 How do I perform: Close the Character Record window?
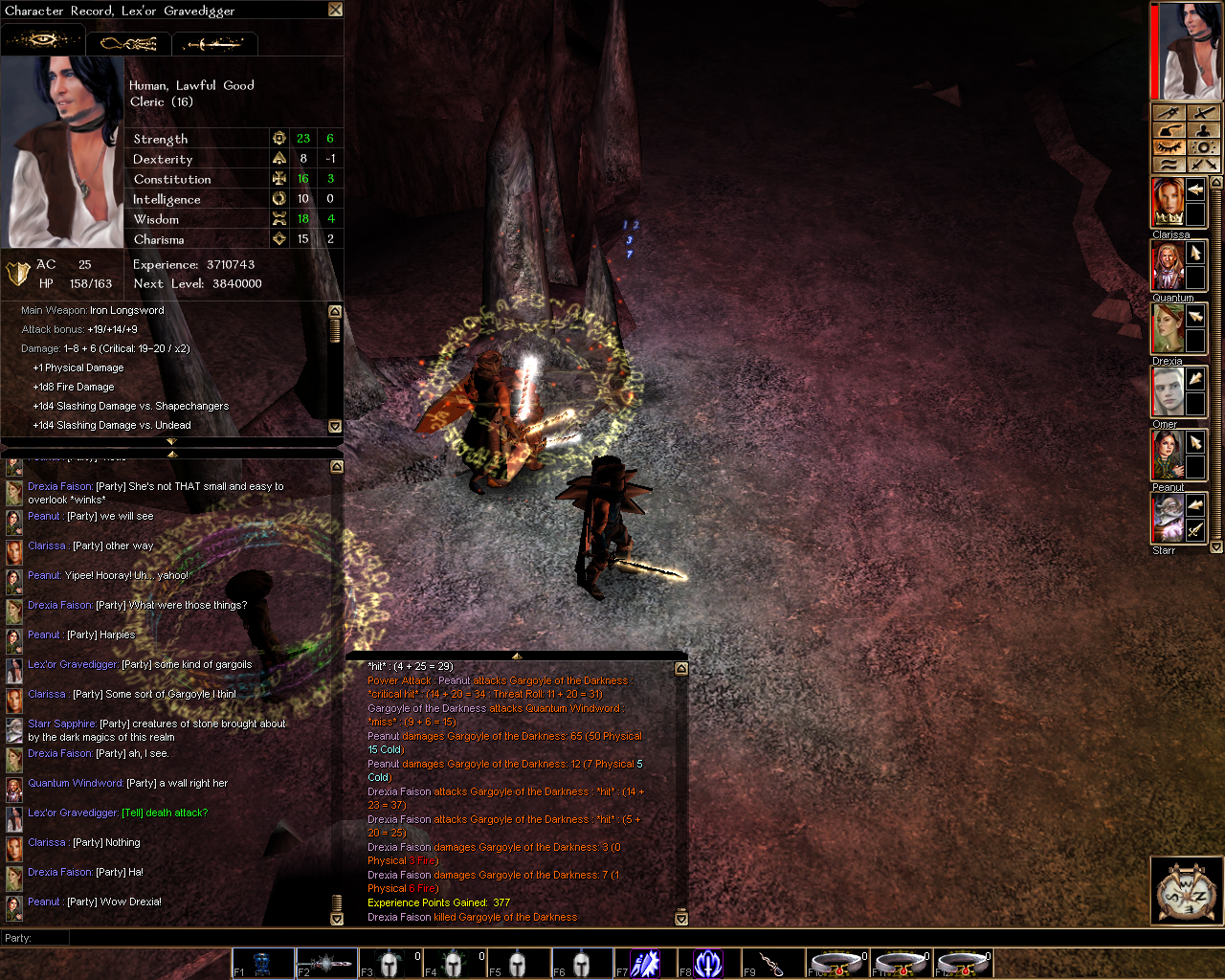(335, 10)
